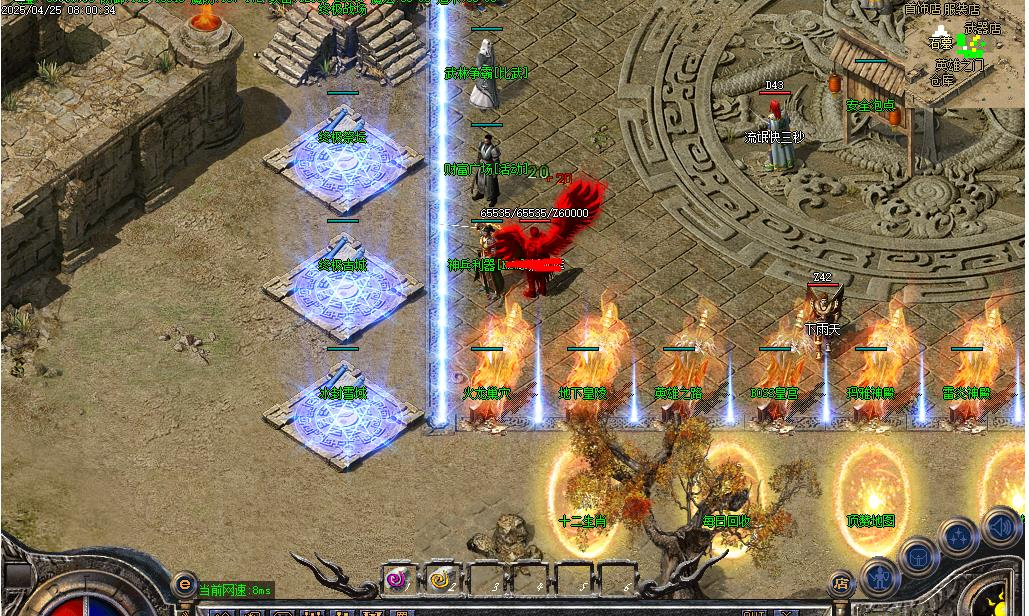Open the character panel with the knight icon
1029x616 pixels.
[x=879, y=577]
